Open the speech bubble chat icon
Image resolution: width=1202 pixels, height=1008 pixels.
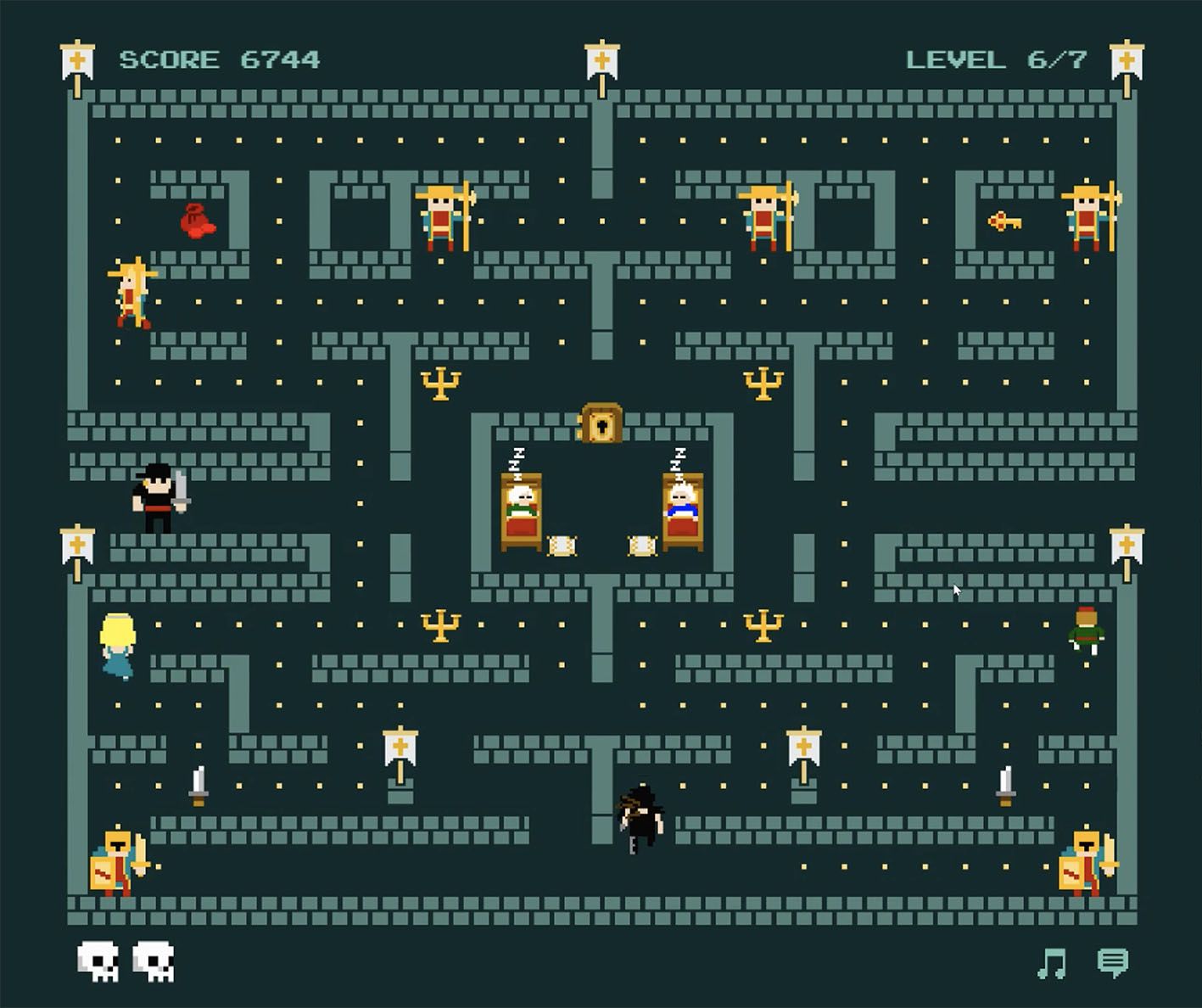(1112, 962)
